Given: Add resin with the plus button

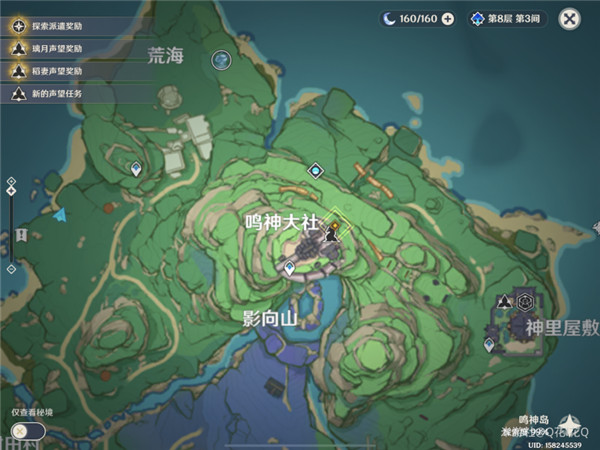Looking at the screenshot, I should point(447,18).
